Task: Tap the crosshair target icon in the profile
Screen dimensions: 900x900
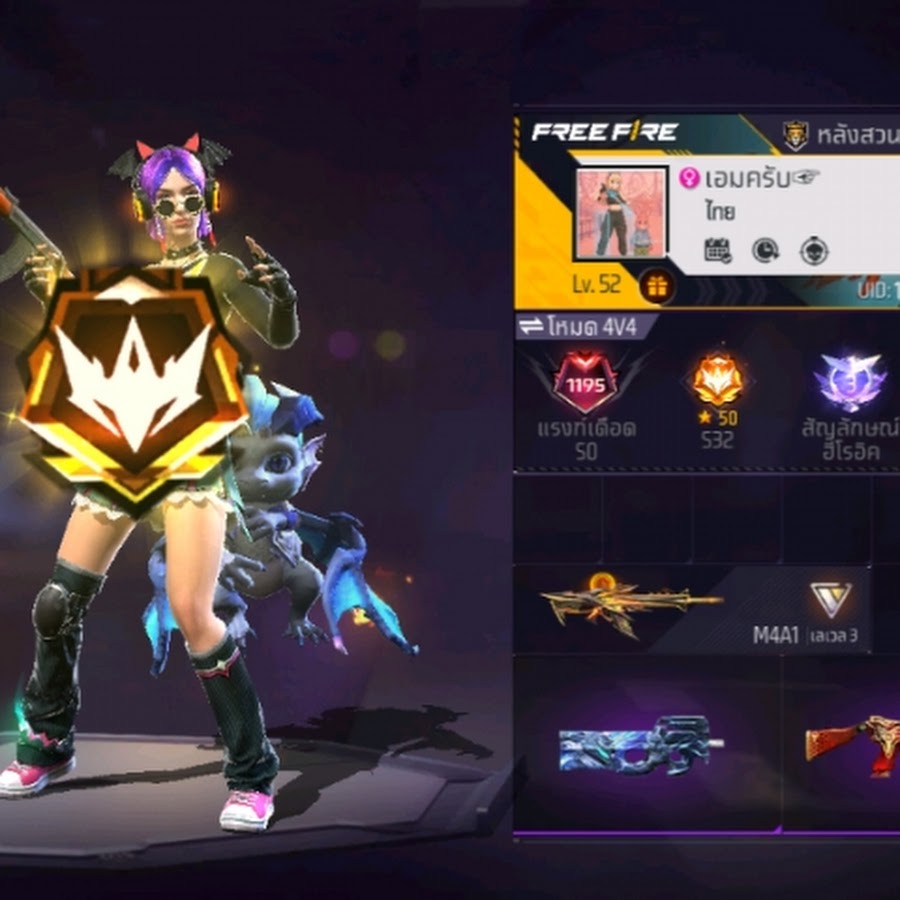Action: [x=814, y=250]
